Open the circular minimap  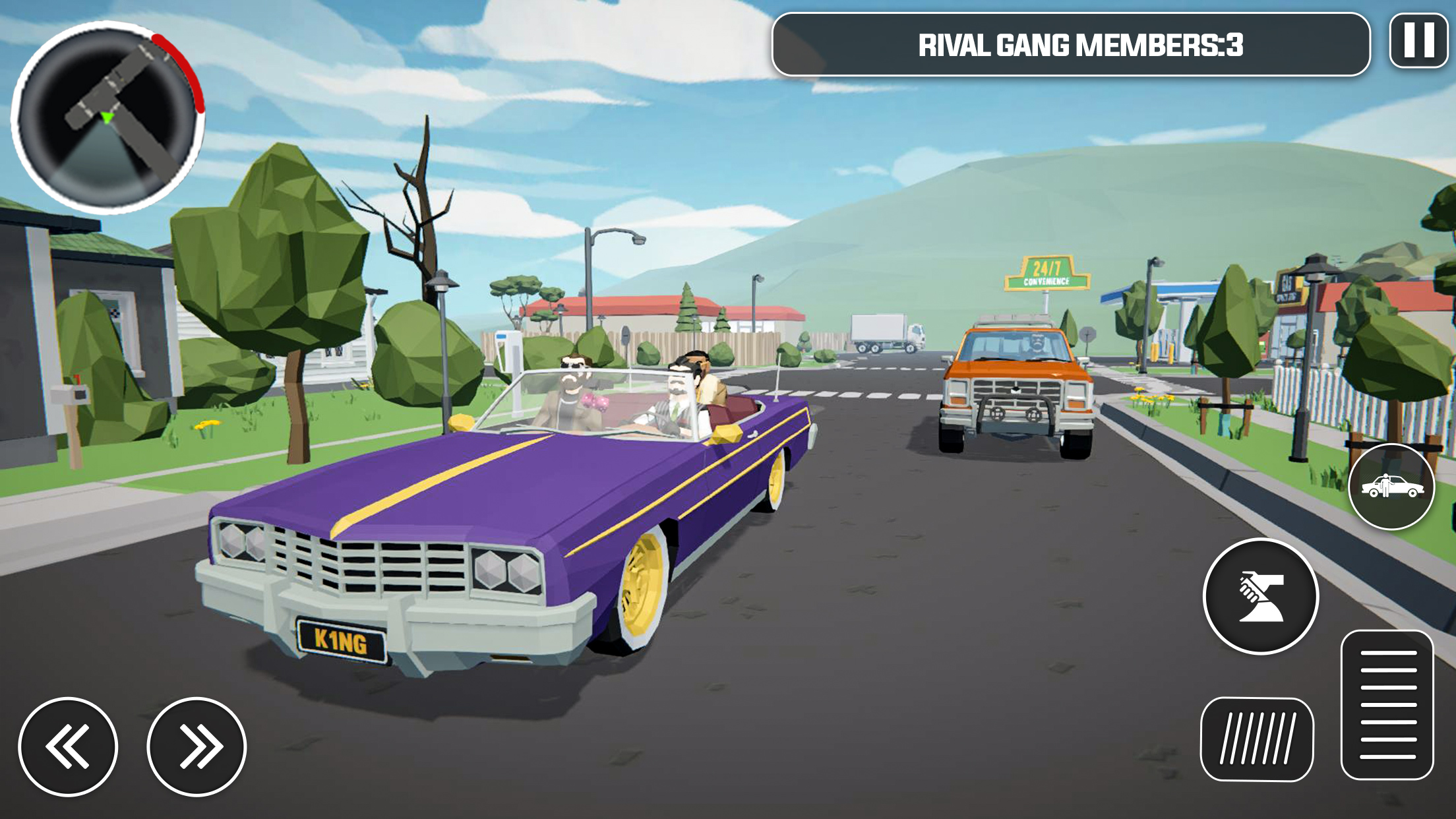pyautogui.click(x=107, y=117)
